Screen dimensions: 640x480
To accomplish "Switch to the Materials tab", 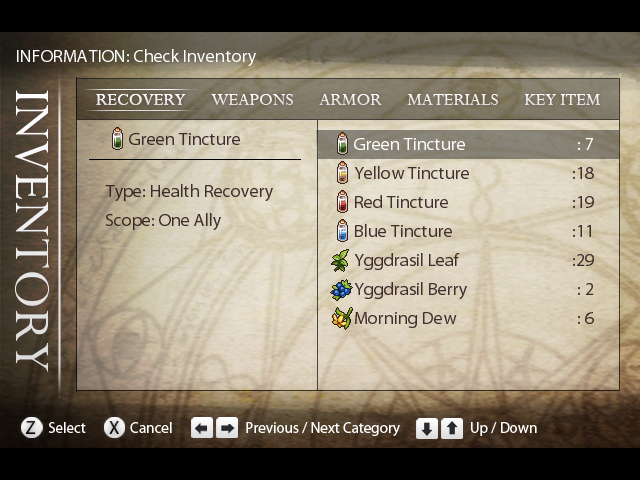I will (452, 100).
